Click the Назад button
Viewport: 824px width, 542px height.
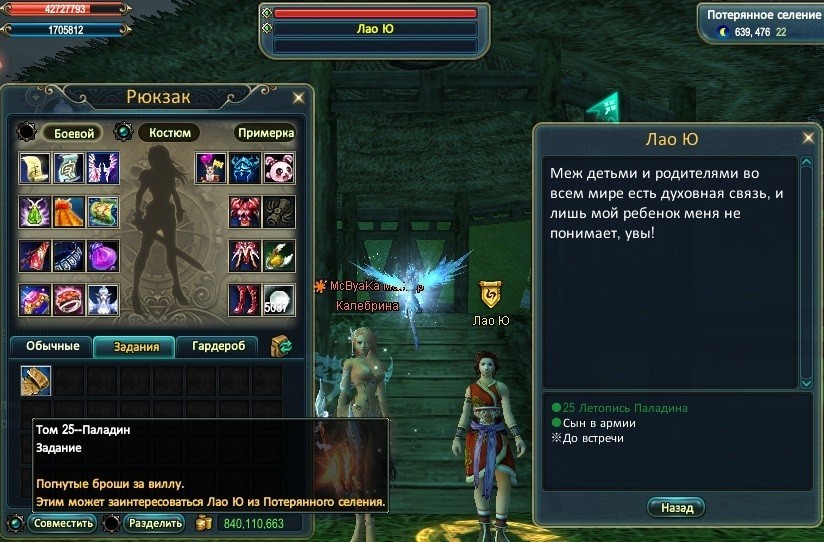click(676, 508)
